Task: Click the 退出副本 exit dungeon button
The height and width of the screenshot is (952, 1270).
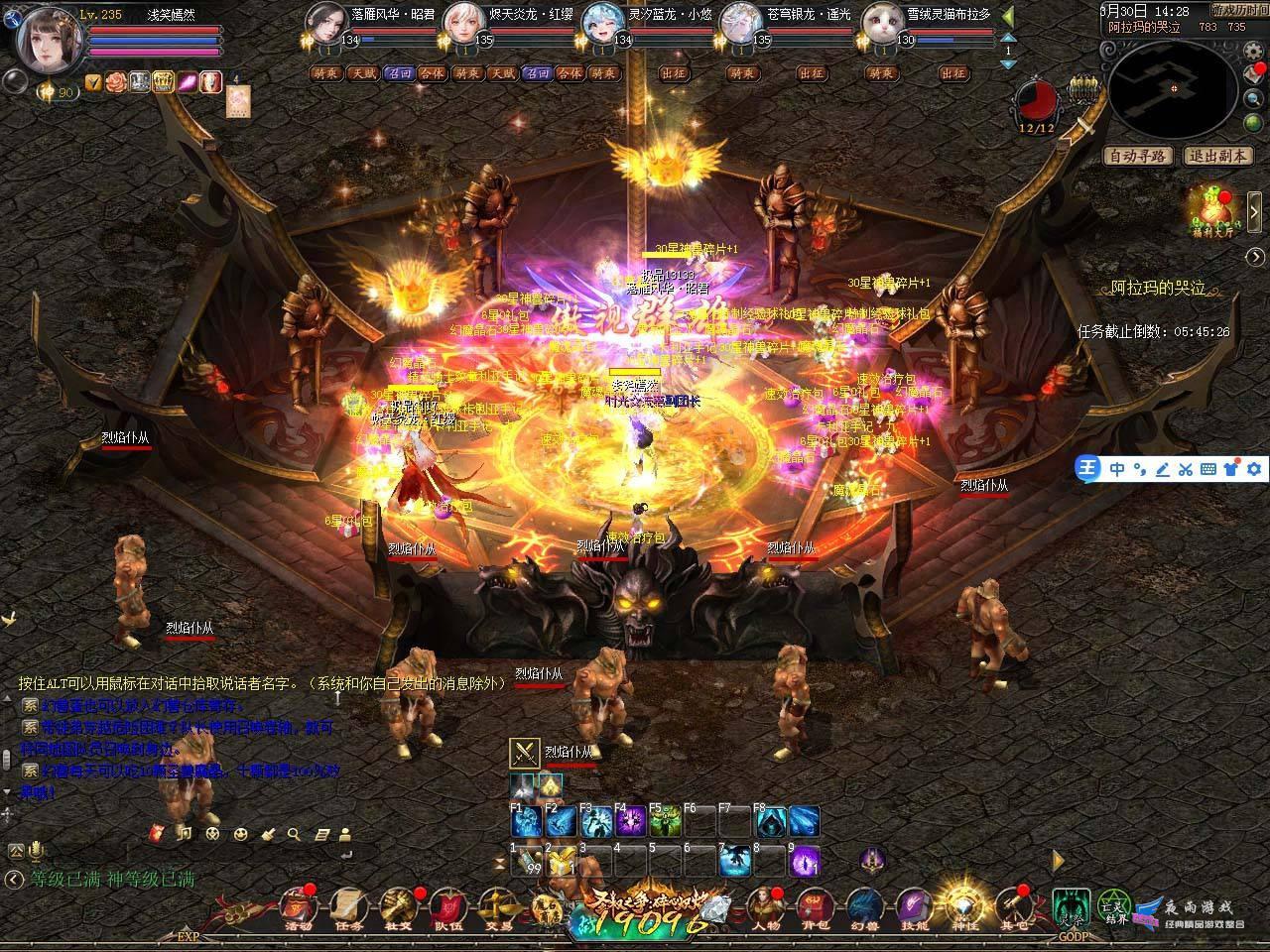Action: point(1217,157)
